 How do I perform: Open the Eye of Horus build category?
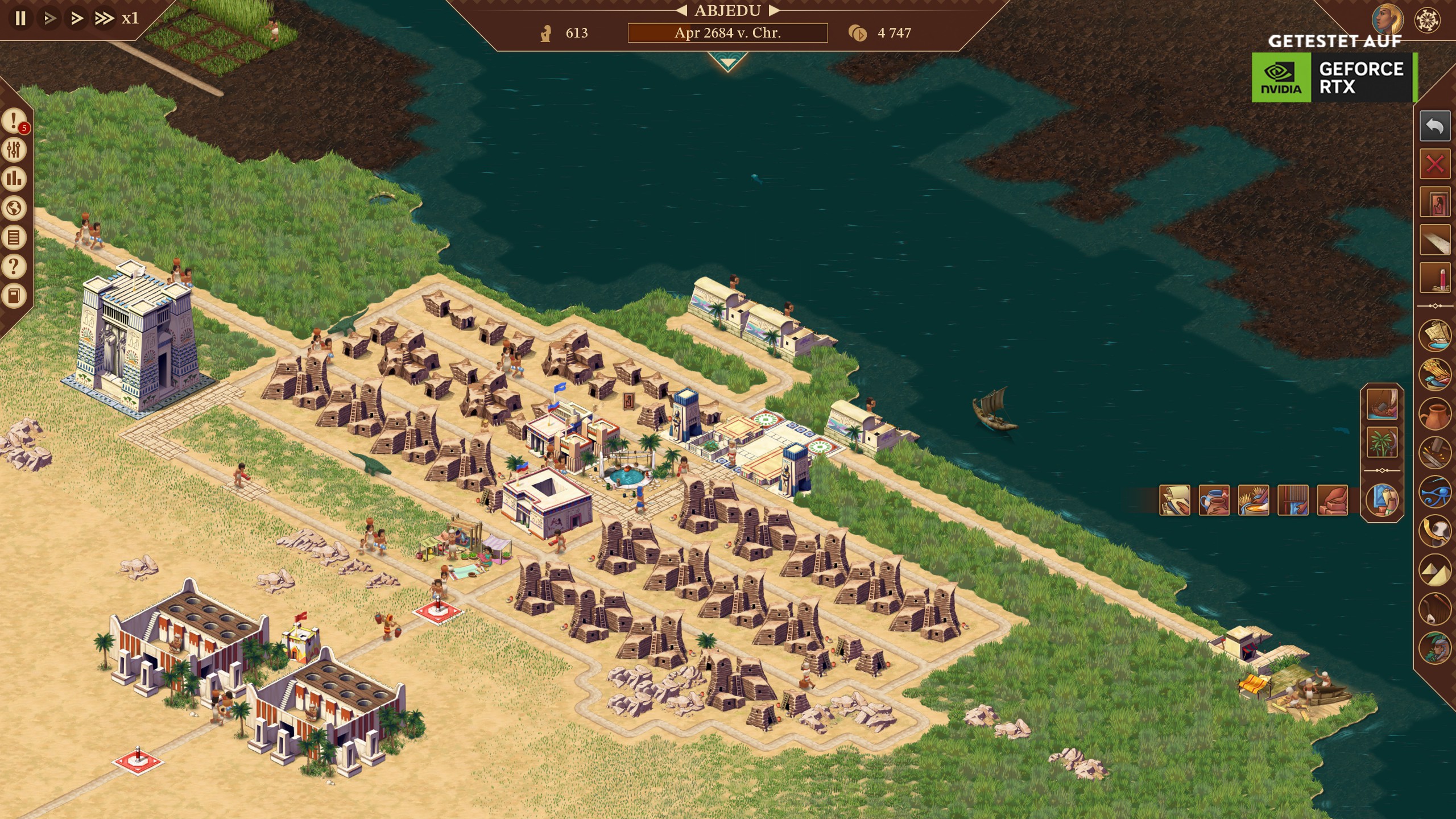click(1434, 491)
